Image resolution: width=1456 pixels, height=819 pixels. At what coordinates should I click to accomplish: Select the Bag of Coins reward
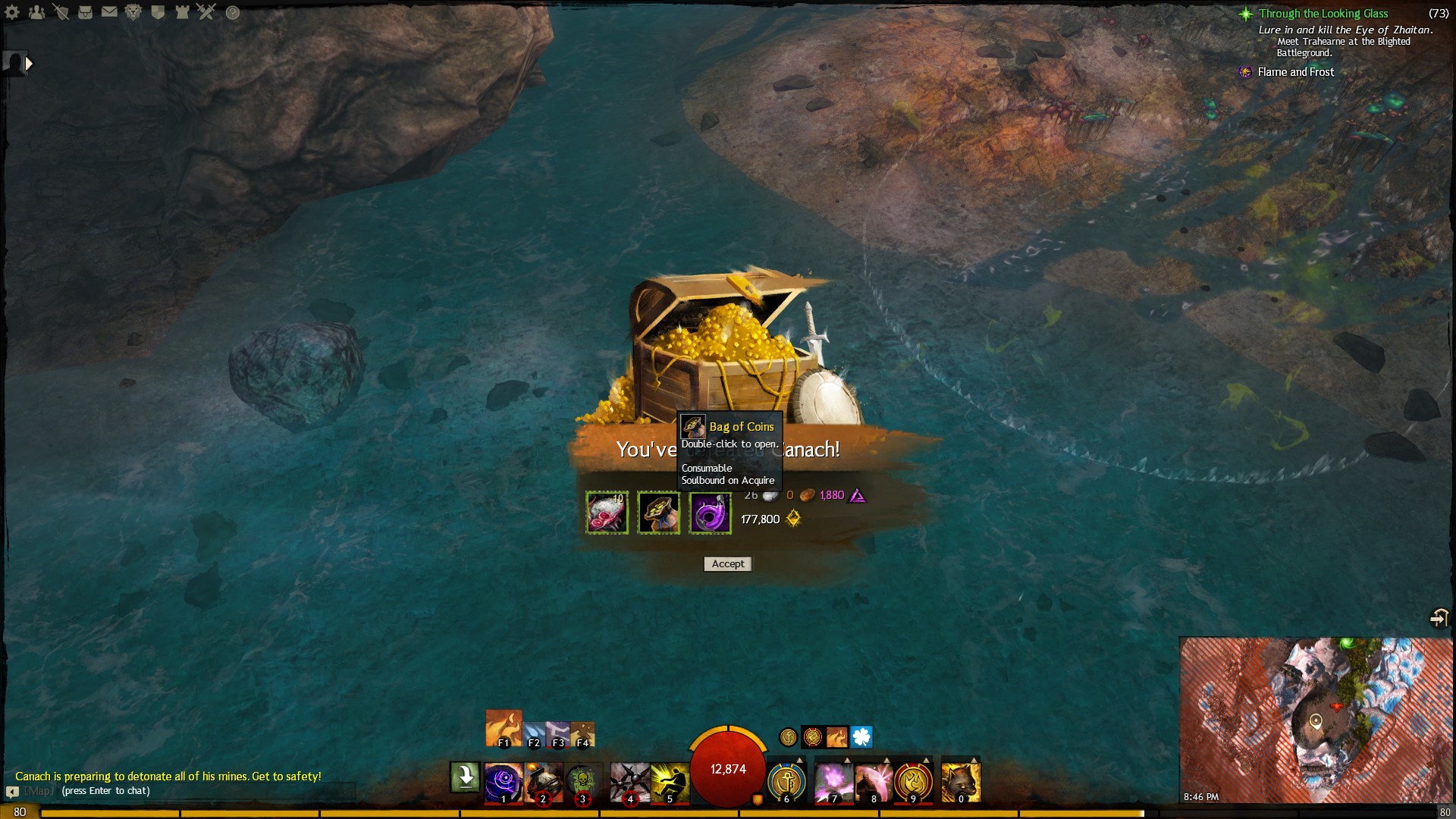[x=658, y=513]
